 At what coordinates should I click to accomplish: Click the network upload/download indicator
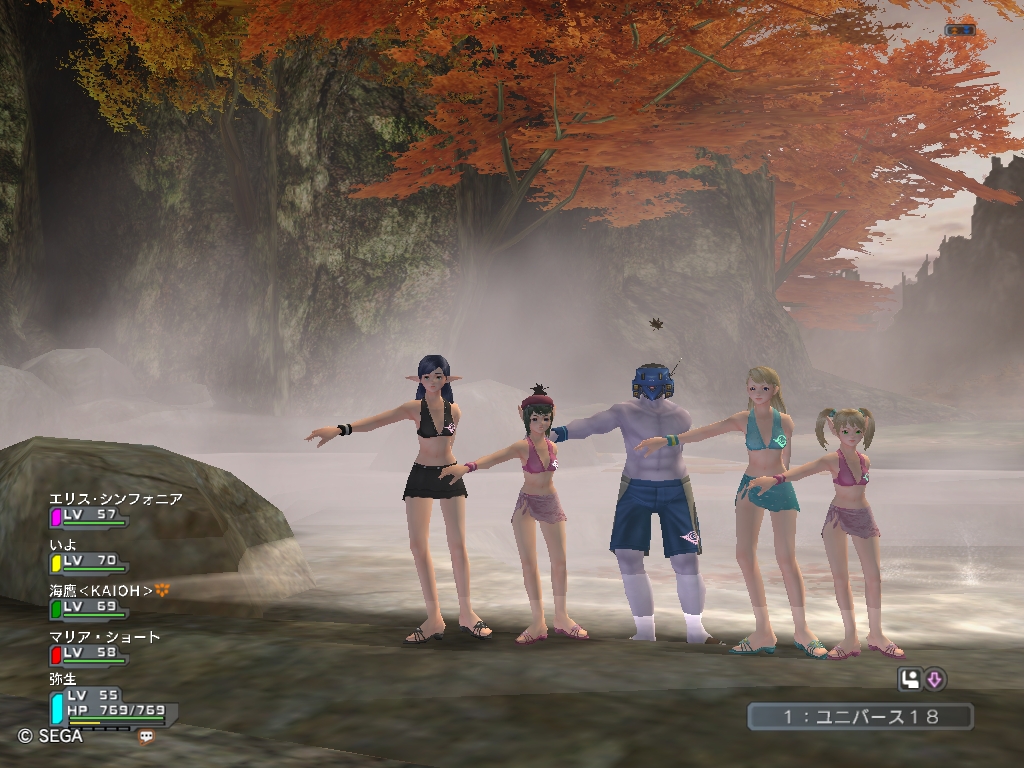tap(959, 30)
